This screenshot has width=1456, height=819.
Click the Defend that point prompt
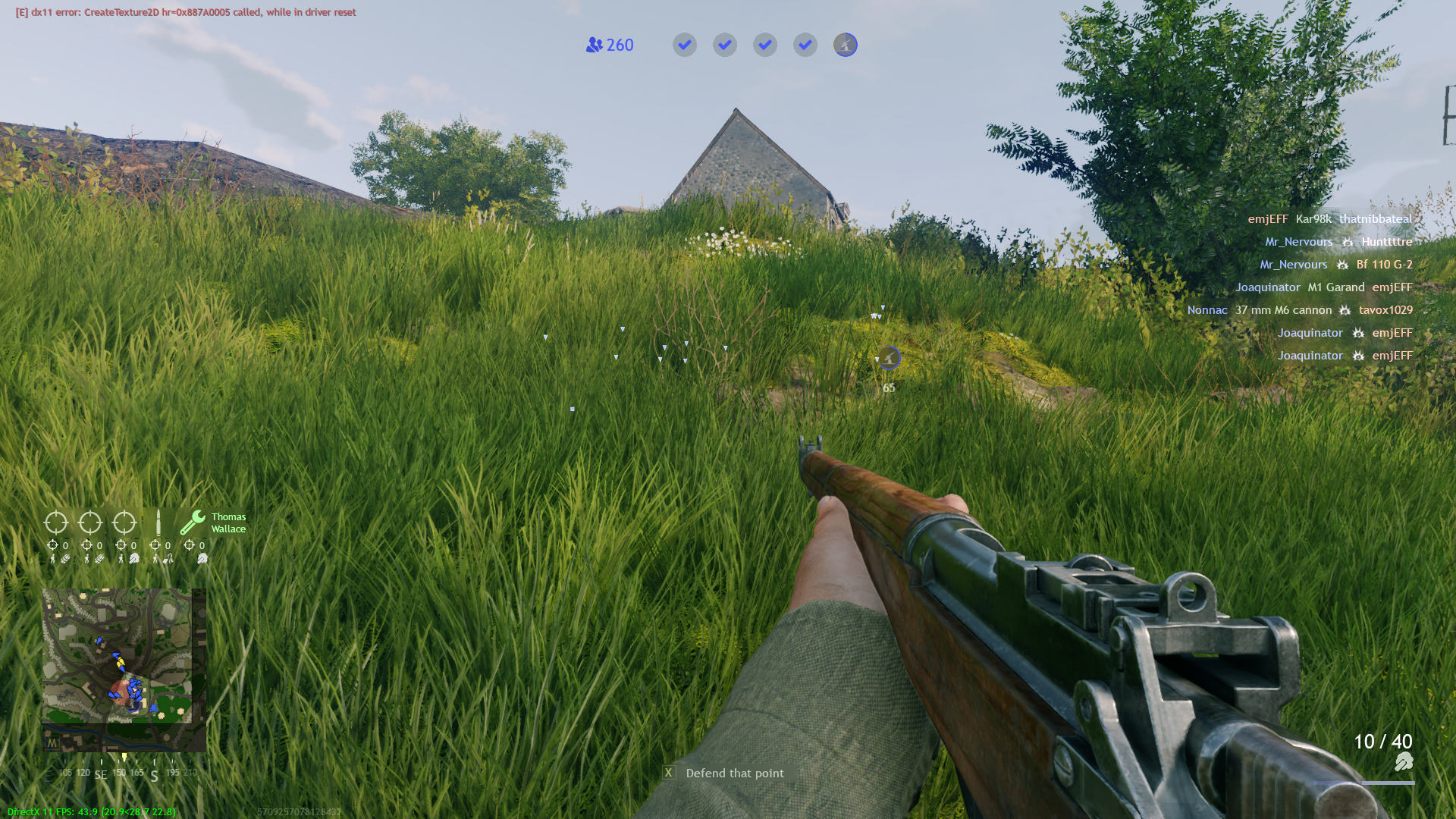click(734, 773)
